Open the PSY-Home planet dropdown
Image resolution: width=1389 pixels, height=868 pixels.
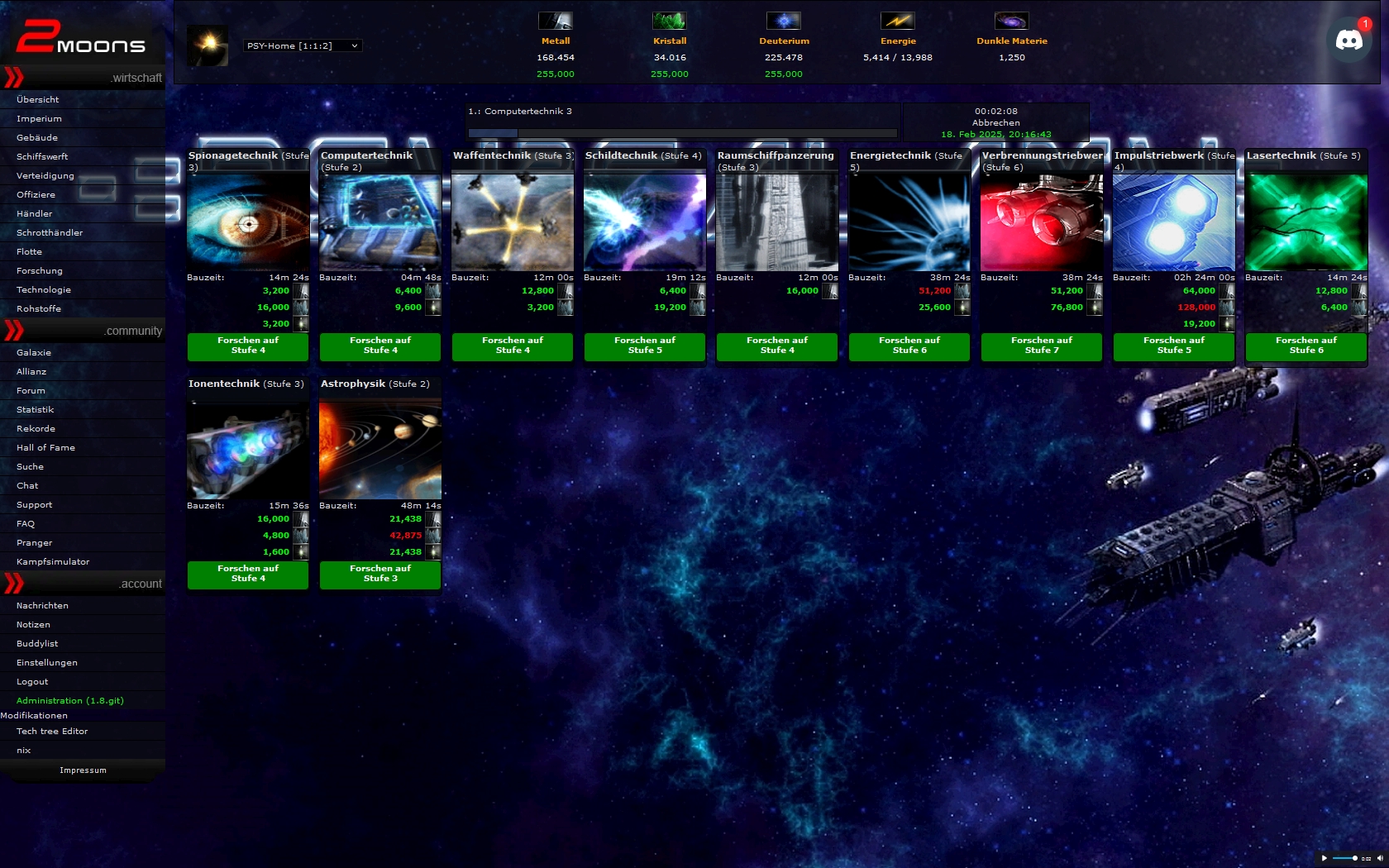click(303, 45)
